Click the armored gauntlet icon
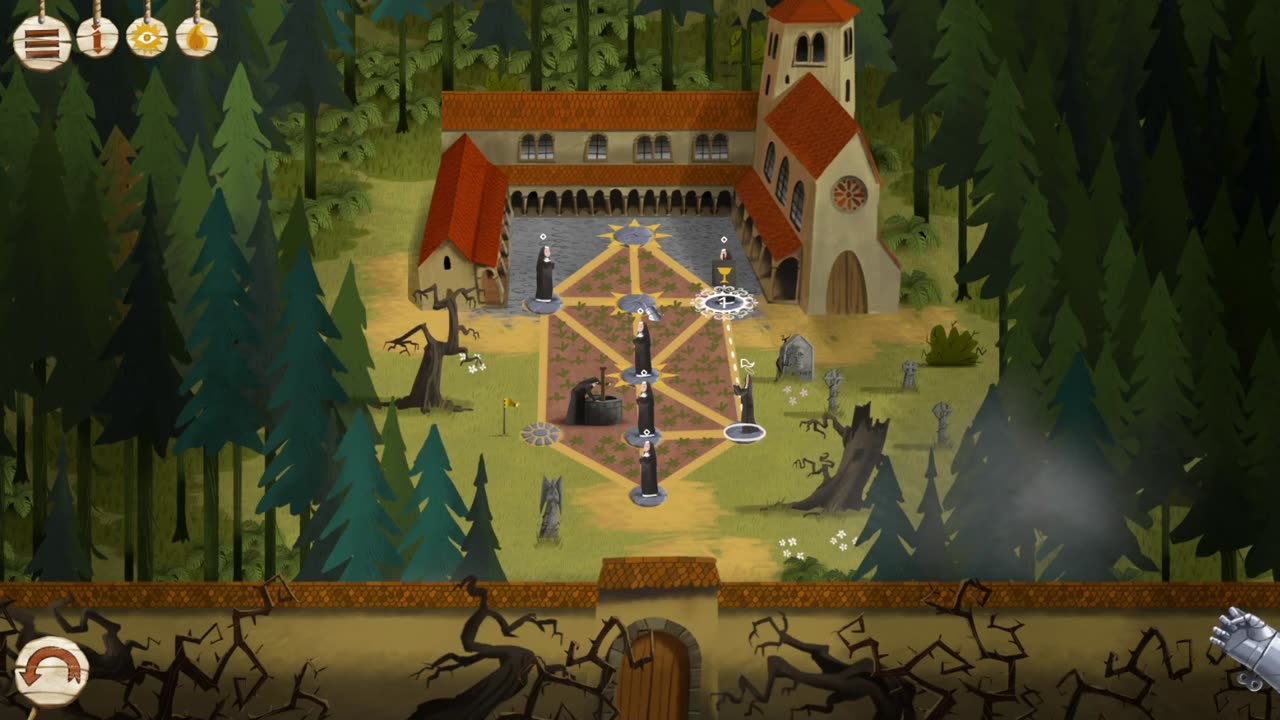The width and height of the screenshot is (1280, 720). (x=1246, y=647)
